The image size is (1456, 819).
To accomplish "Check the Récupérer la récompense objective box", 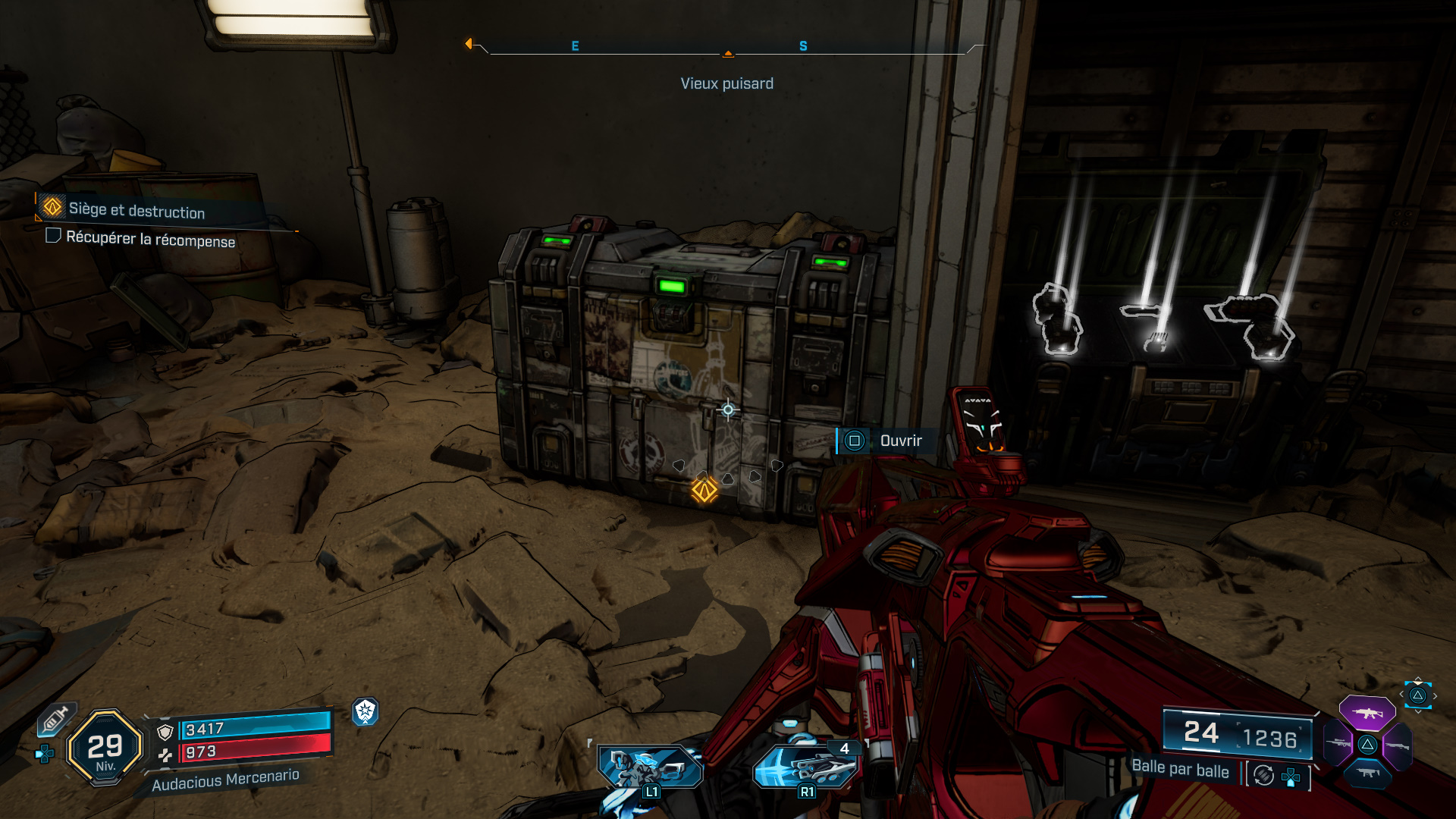I will coord(54,237).
